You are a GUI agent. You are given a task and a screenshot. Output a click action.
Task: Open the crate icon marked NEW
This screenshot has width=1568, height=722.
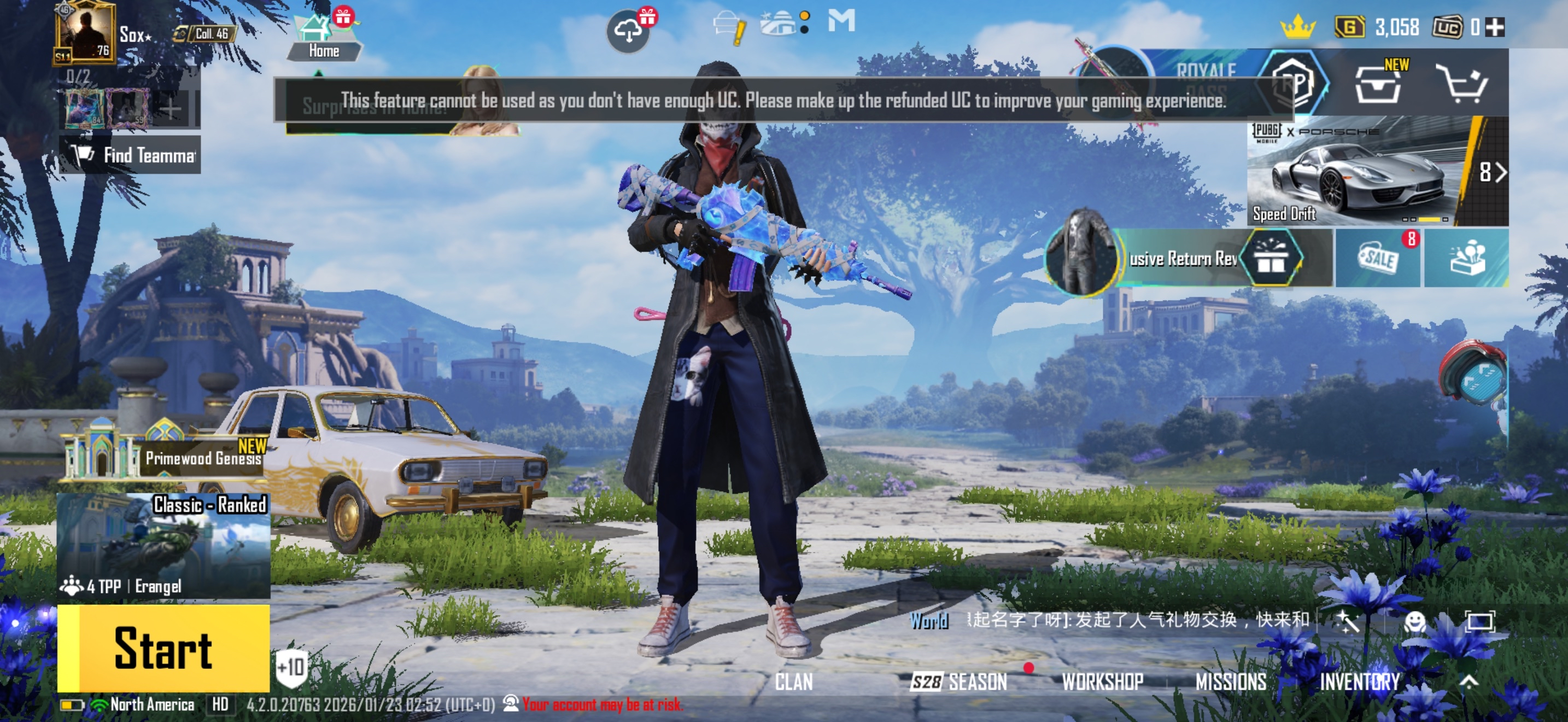[x=1378, y=84]
